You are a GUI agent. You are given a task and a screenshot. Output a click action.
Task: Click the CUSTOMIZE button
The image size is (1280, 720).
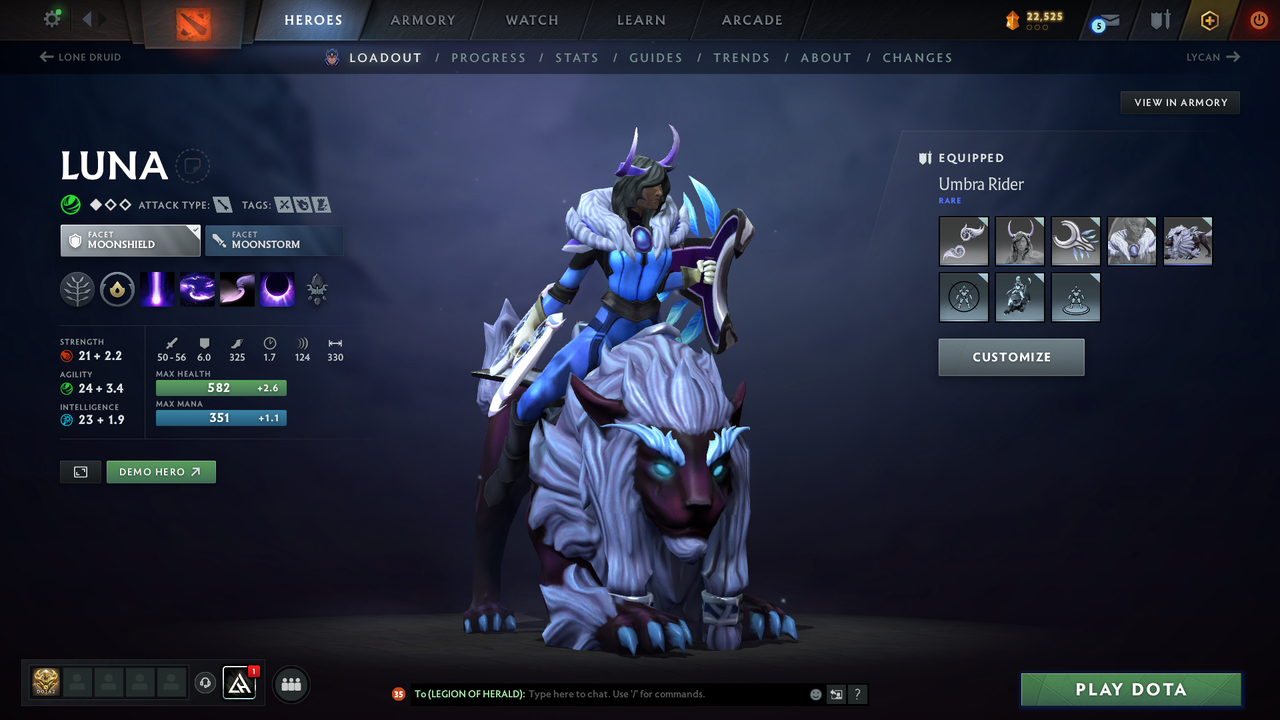click(1011, 357)
